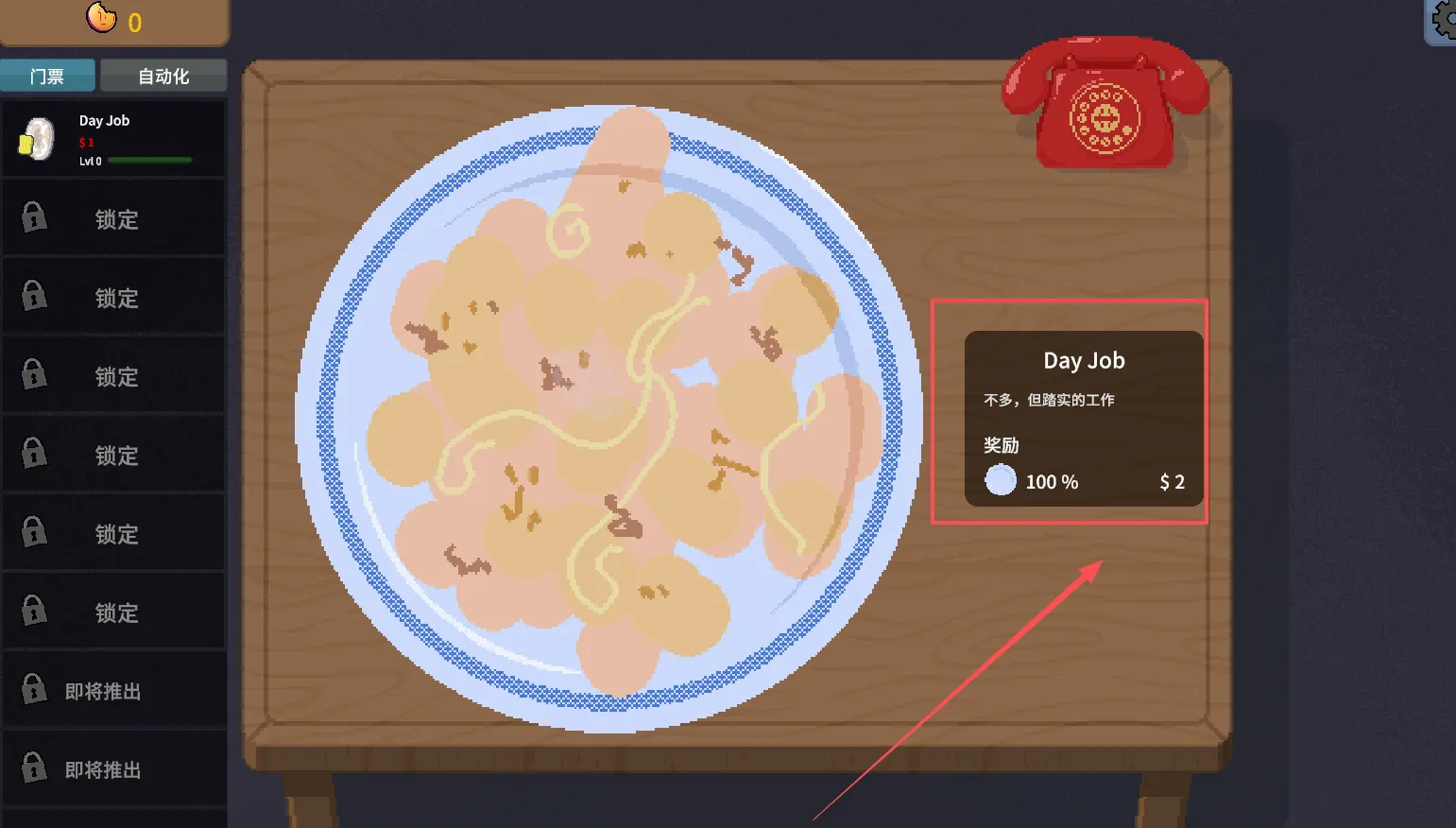
Task: Click the last 即将推出 row at bottom
Action: 113,768
